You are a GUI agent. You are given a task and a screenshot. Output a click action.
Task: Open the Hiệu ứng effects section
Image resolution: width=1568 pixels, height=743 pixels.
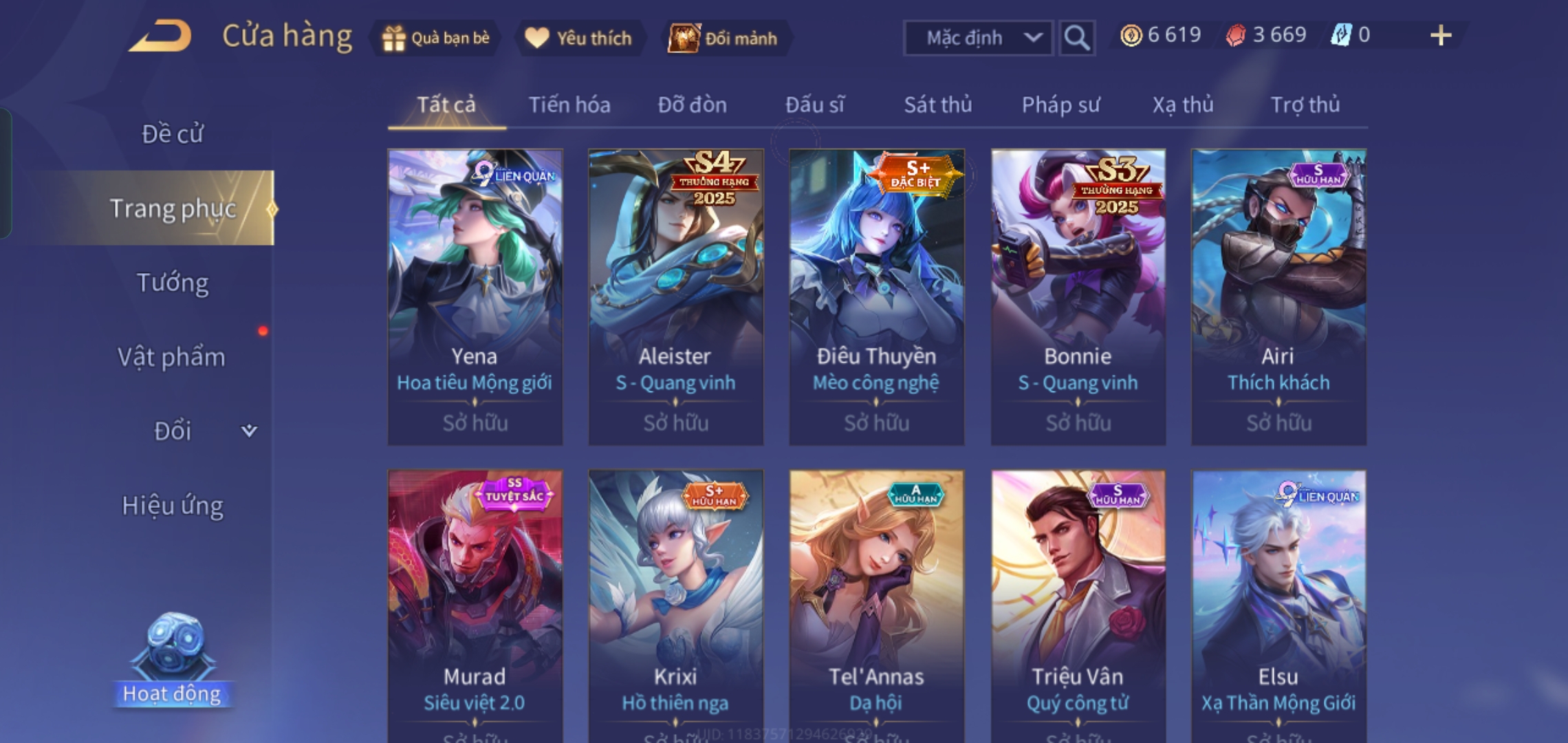pos(172,506)
